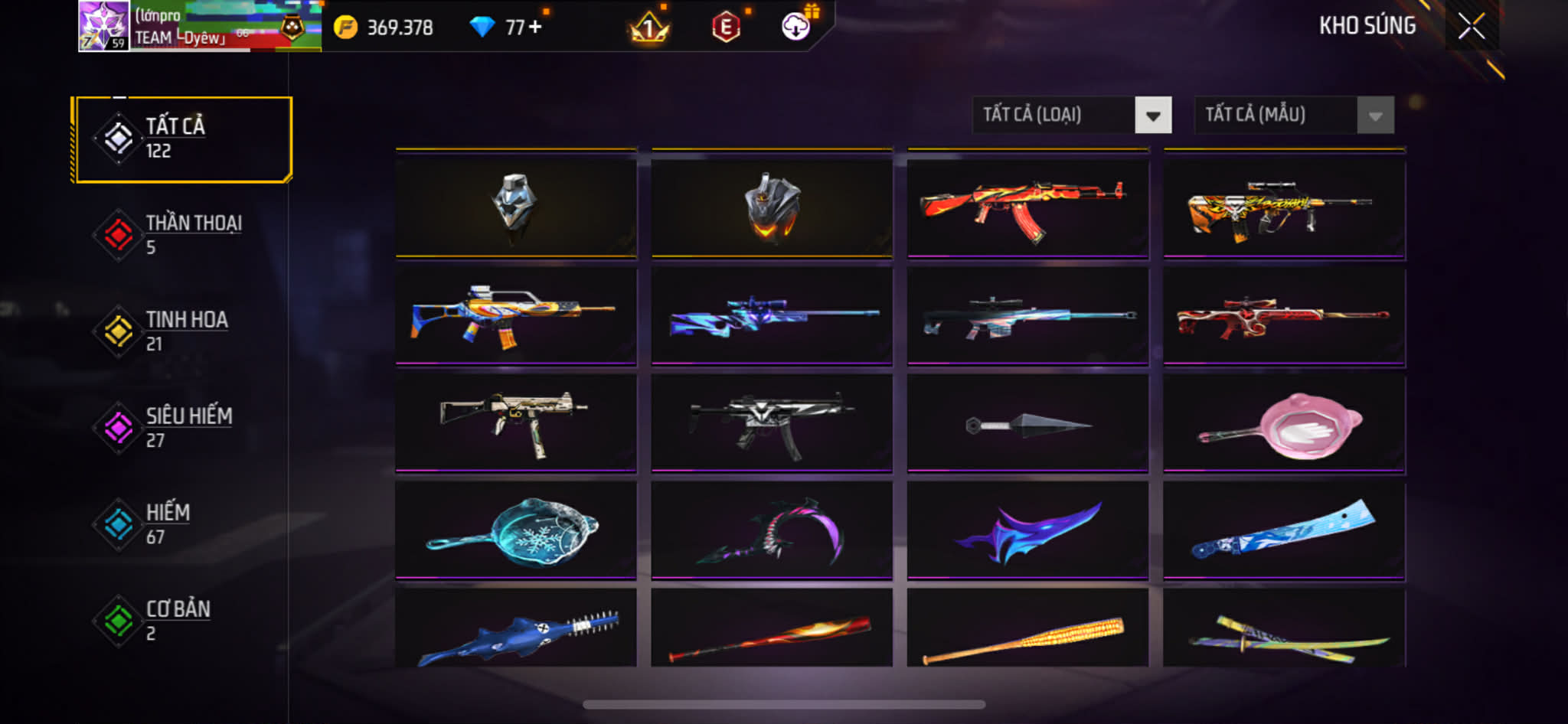This screenshot has height=724, width=1568.
Task: Select the snowflake frying pan skin
Action: click(x=516, y=530)
